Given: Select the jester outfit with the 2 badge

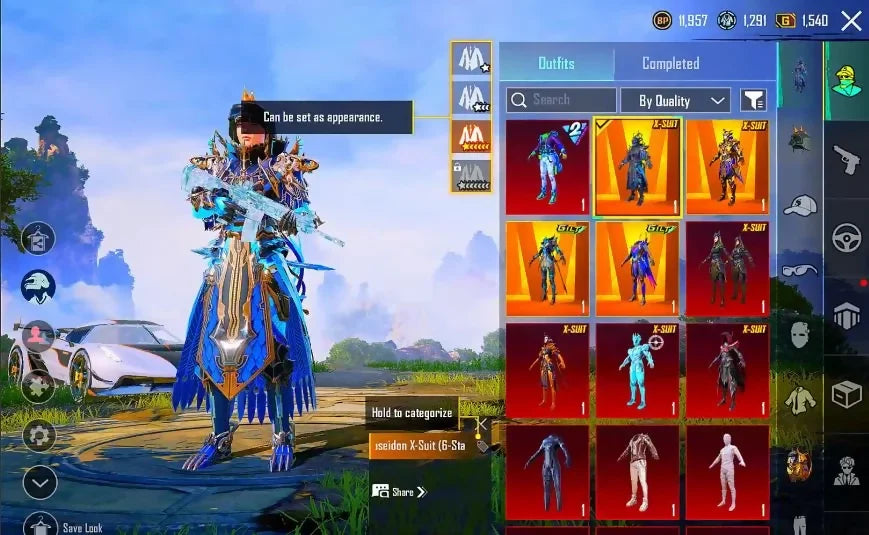Looking at the screenshot, I should point(547,167).
